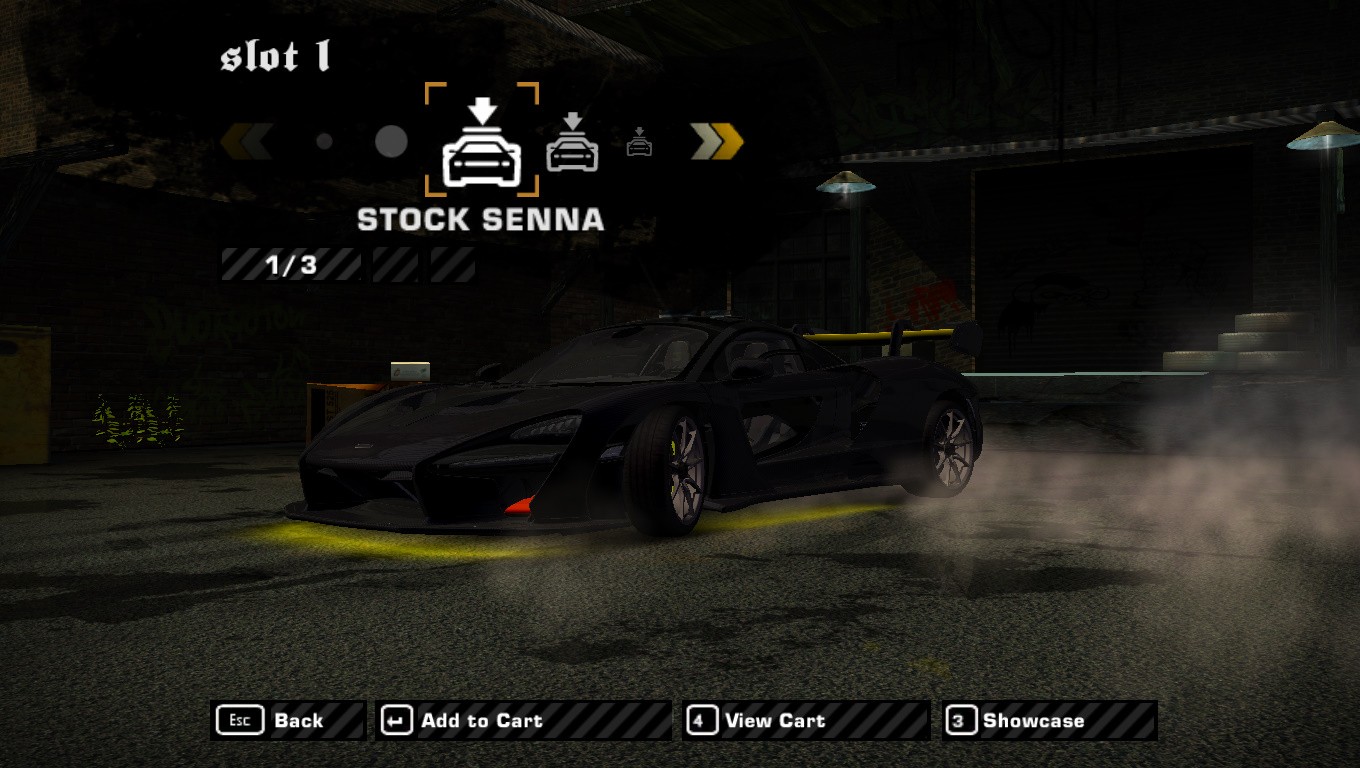The image size is (1360, 768).
Task: Open View Cart
Action: click(805, 720)
